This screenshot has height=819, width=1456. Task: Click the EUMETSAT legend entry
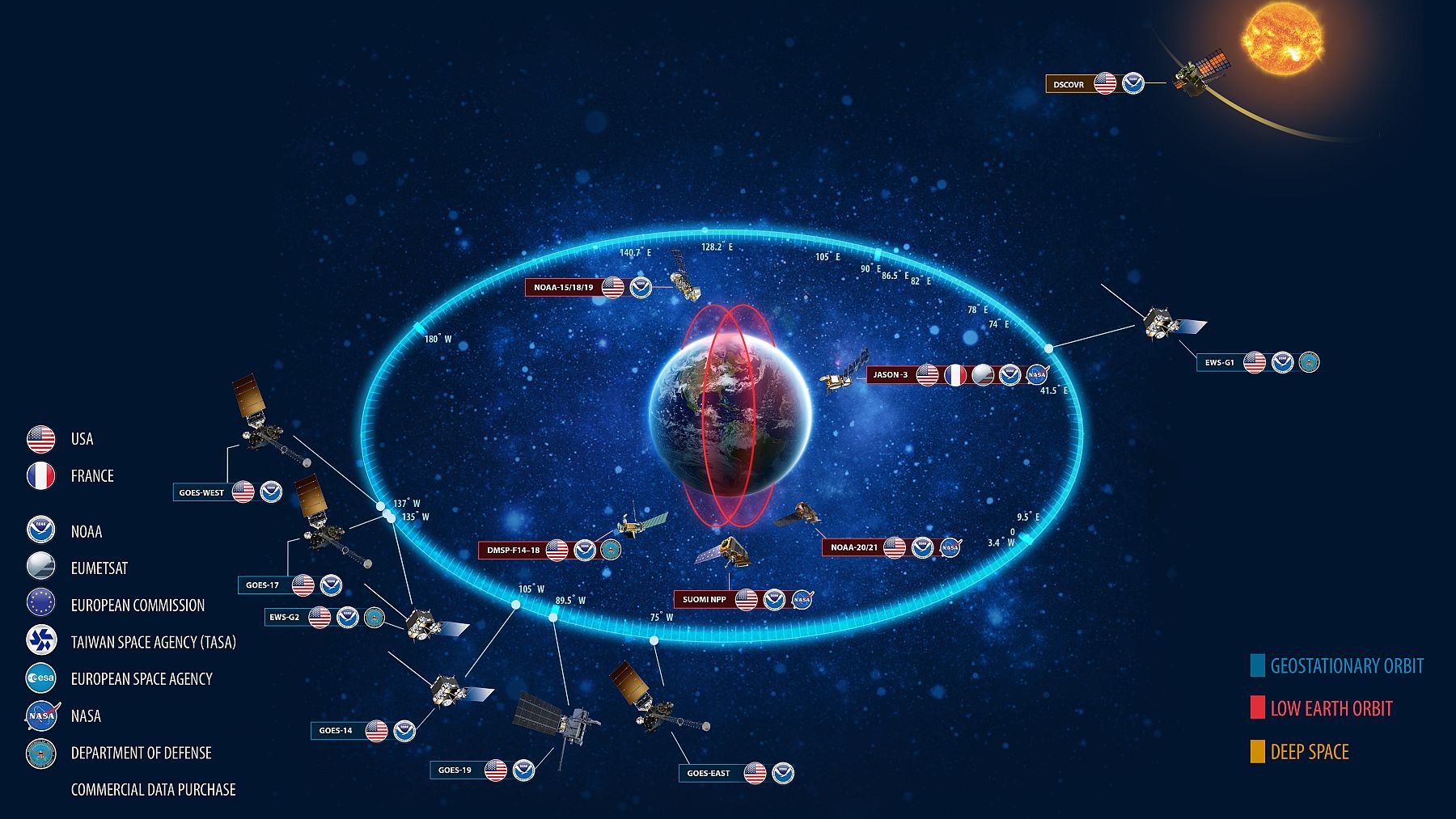(x=99, y=568)
